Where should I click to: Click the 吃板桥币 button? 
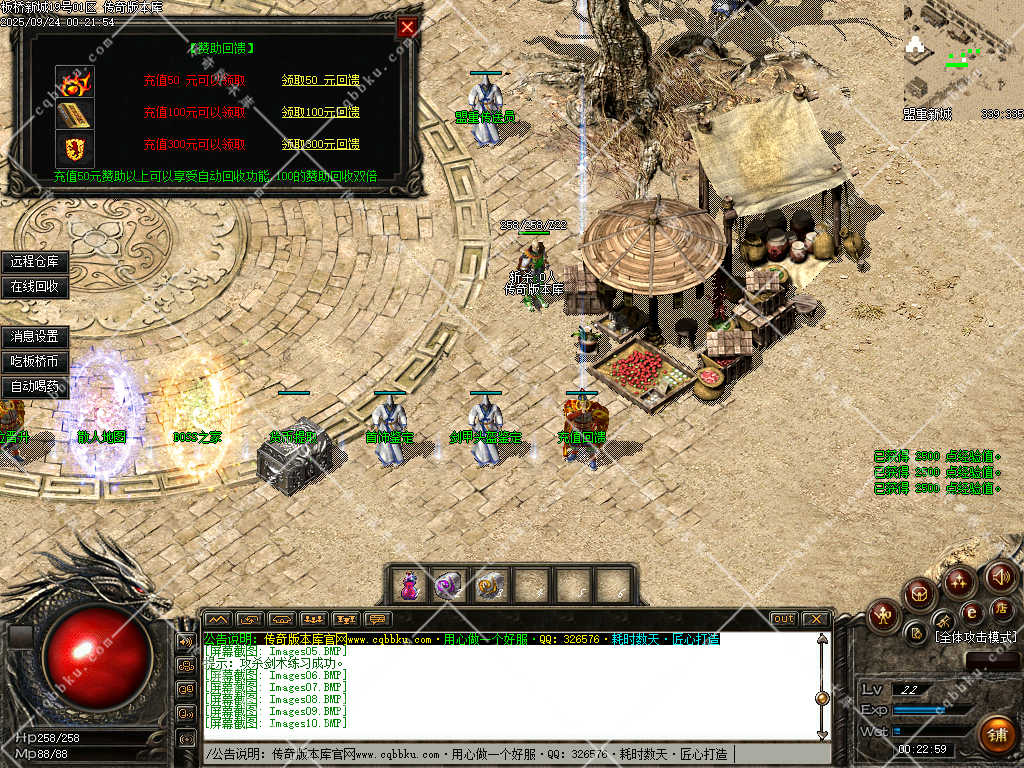(x=35, y=362)
